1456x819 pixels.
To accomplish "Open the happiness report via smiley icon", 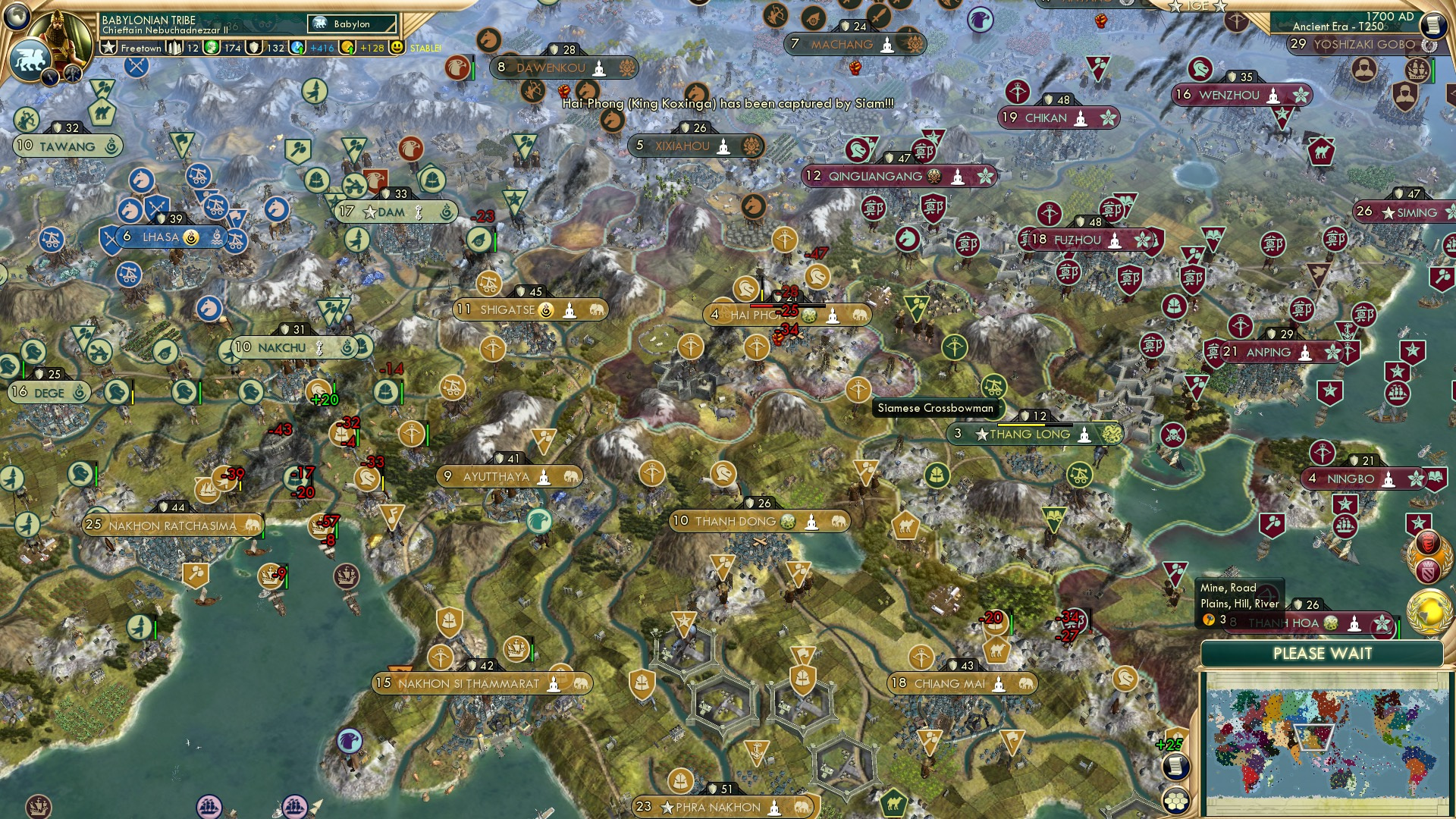I will click(397, 46).
